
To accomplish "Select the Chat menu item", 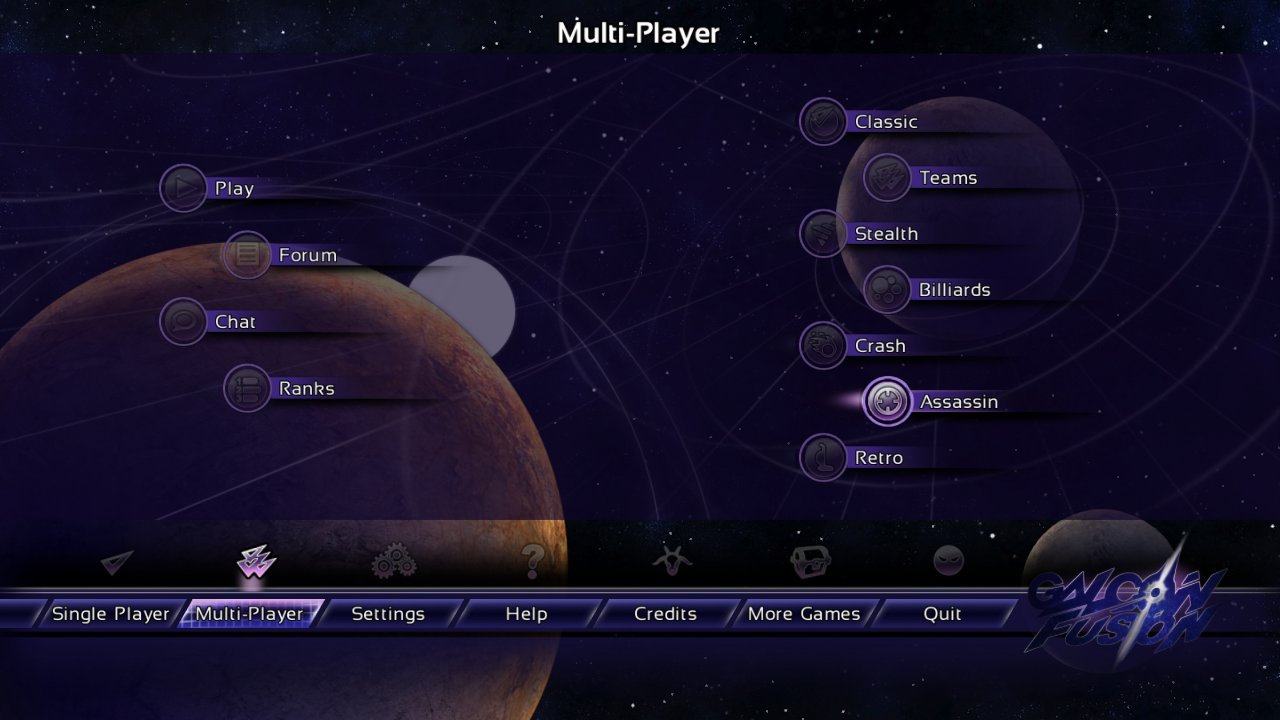I will [234, 322].
